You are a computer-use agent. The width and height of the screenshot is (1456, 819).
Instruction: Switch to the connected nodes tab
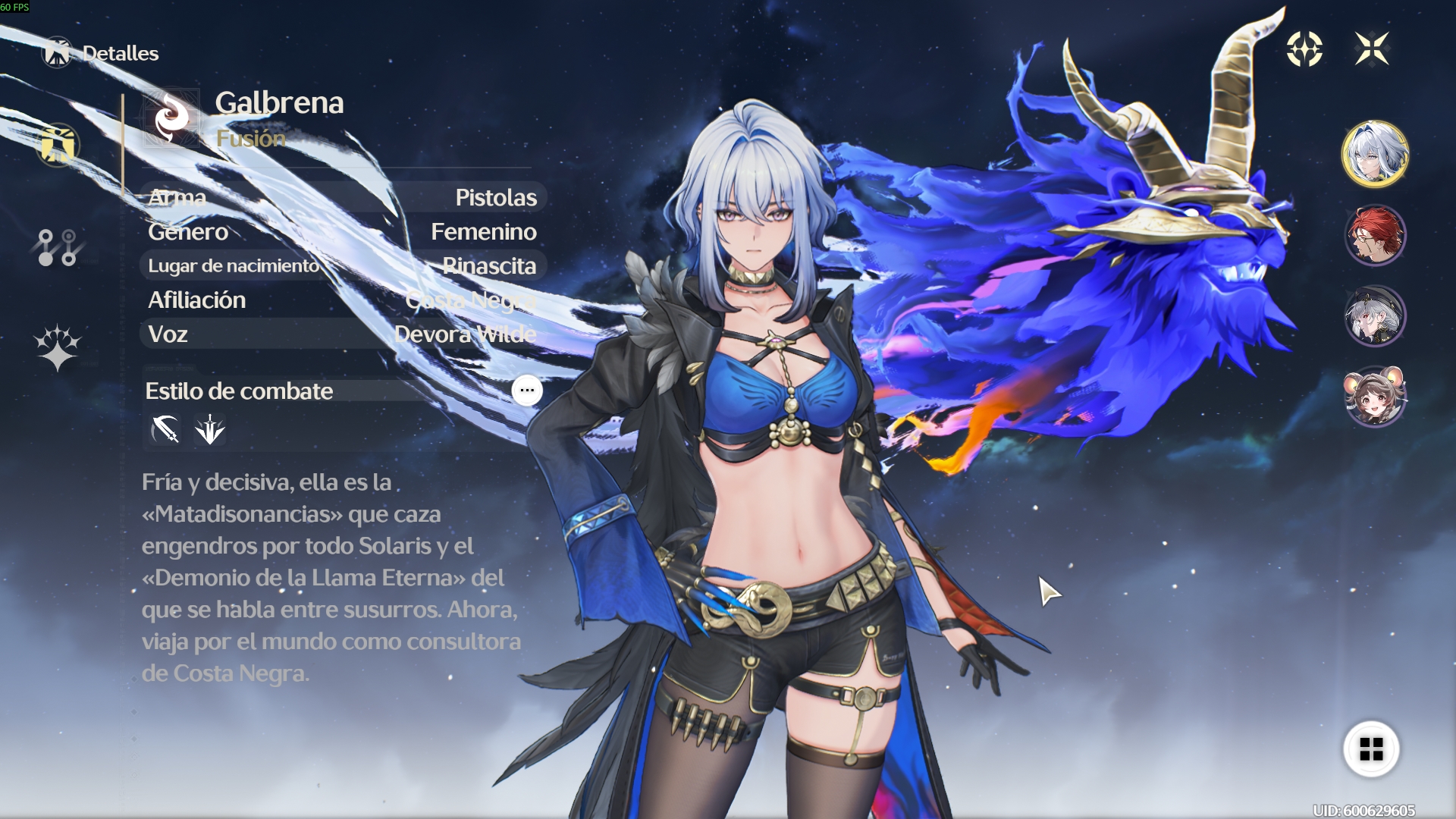(x=57, y=248)
